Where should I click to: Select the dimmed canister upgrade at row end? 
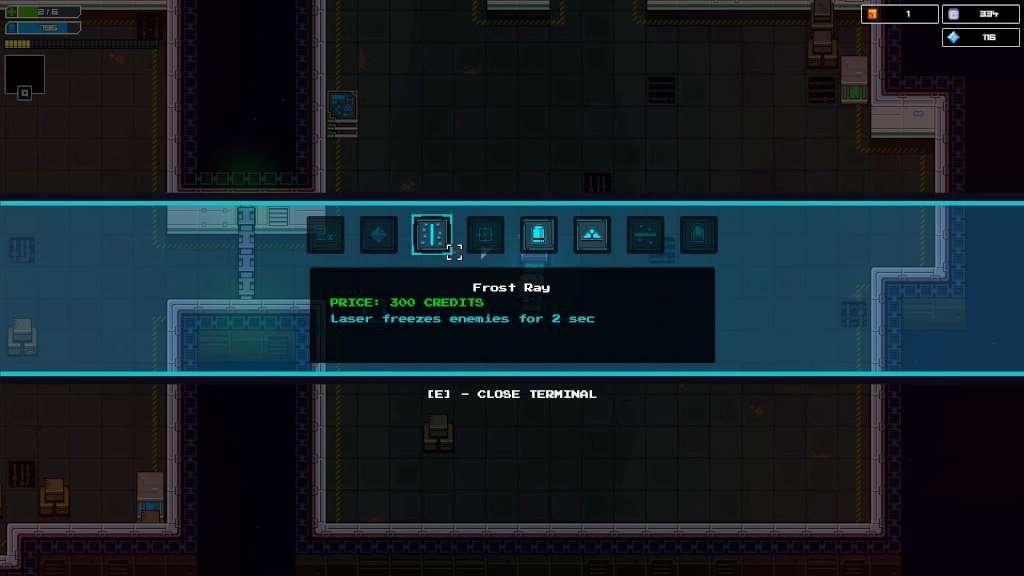699,235
